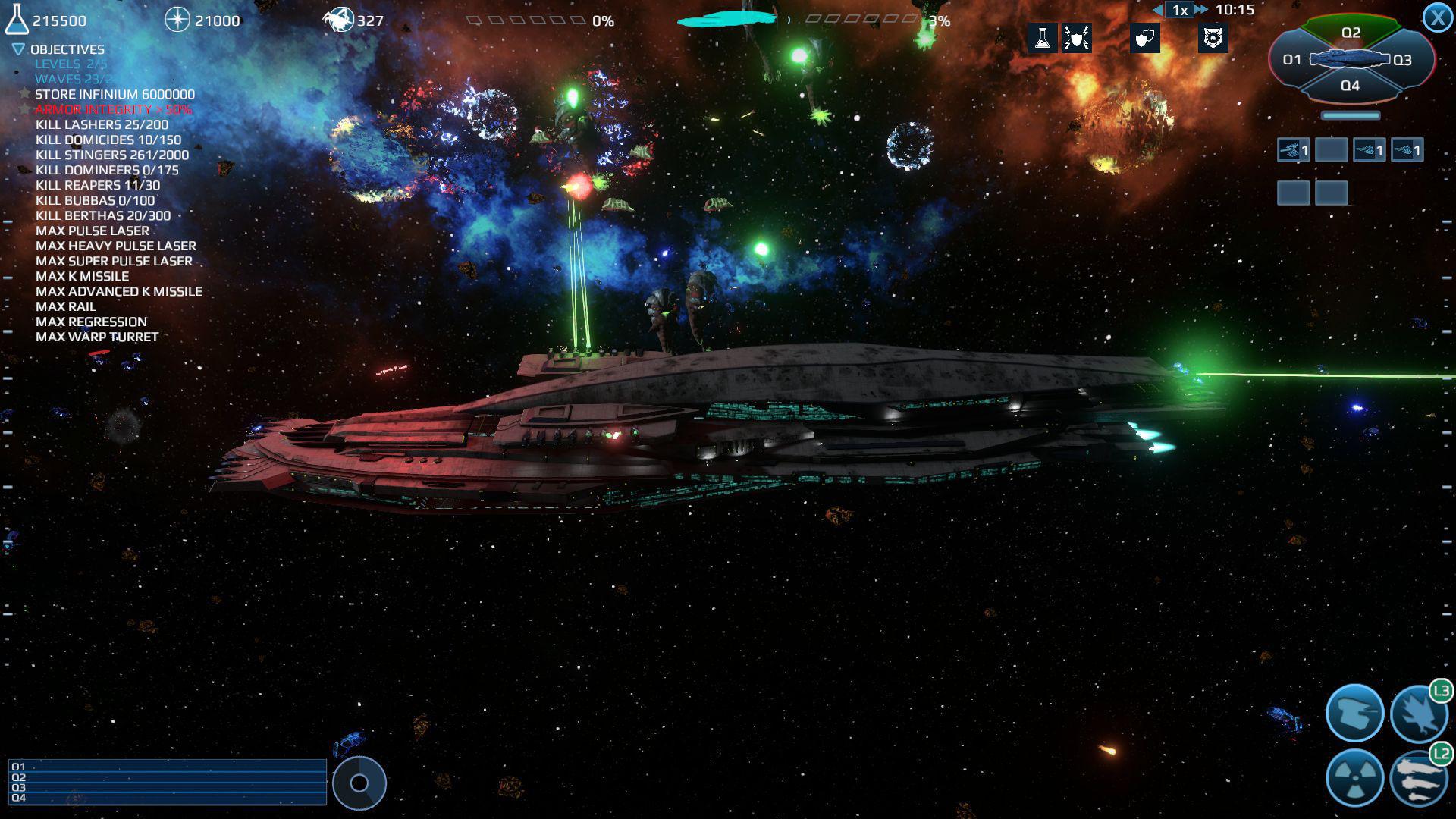Click the progress bar below the ship status display
Image resolution: width=1456 pixels, height=819 pixels.
1351,116
